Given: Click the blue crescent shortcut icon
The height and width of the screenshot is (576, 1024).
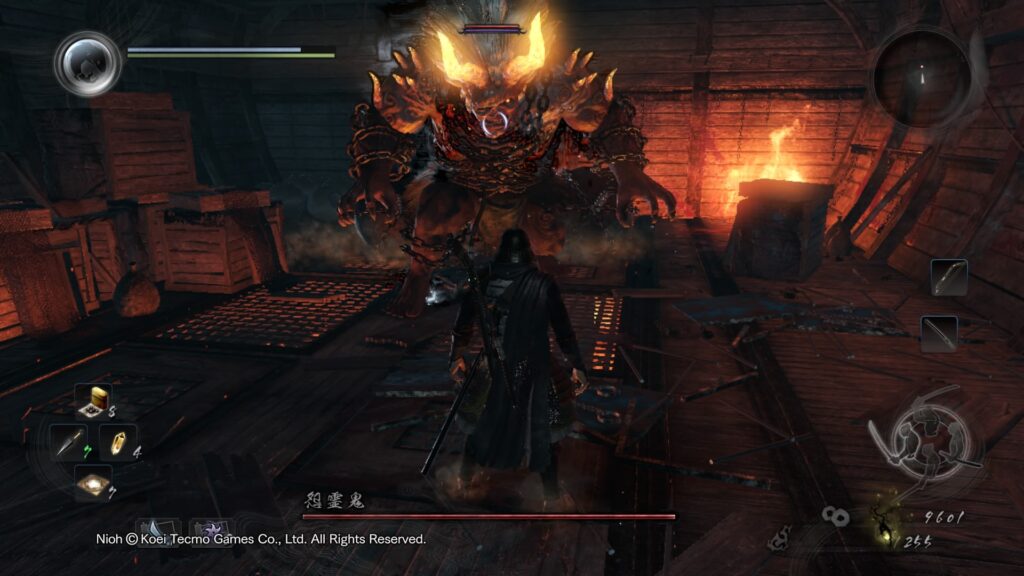Looking at the screenshot, I should tap(158, 528).
